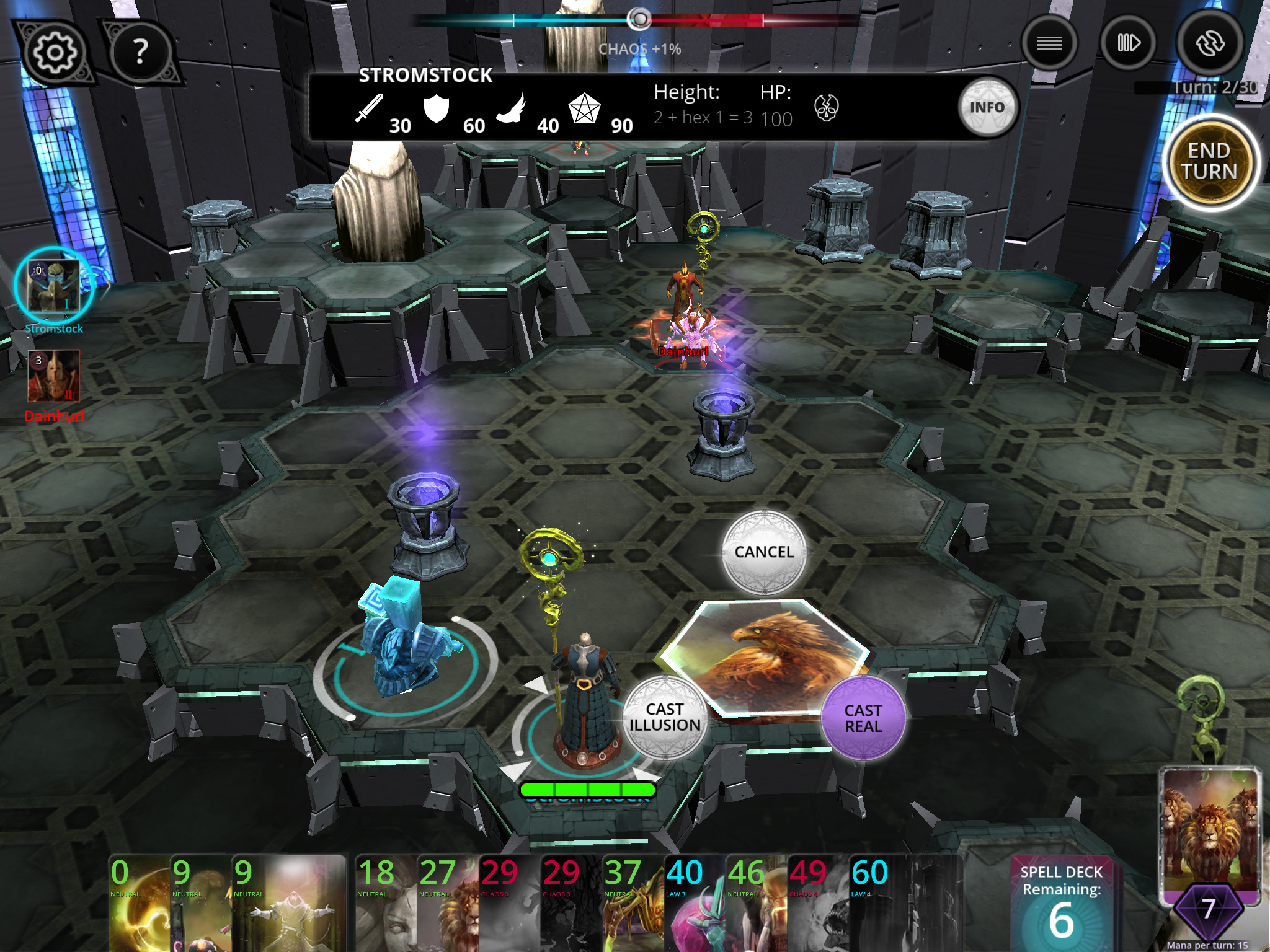
Task: End the current turn
Action: [1209, 162]
